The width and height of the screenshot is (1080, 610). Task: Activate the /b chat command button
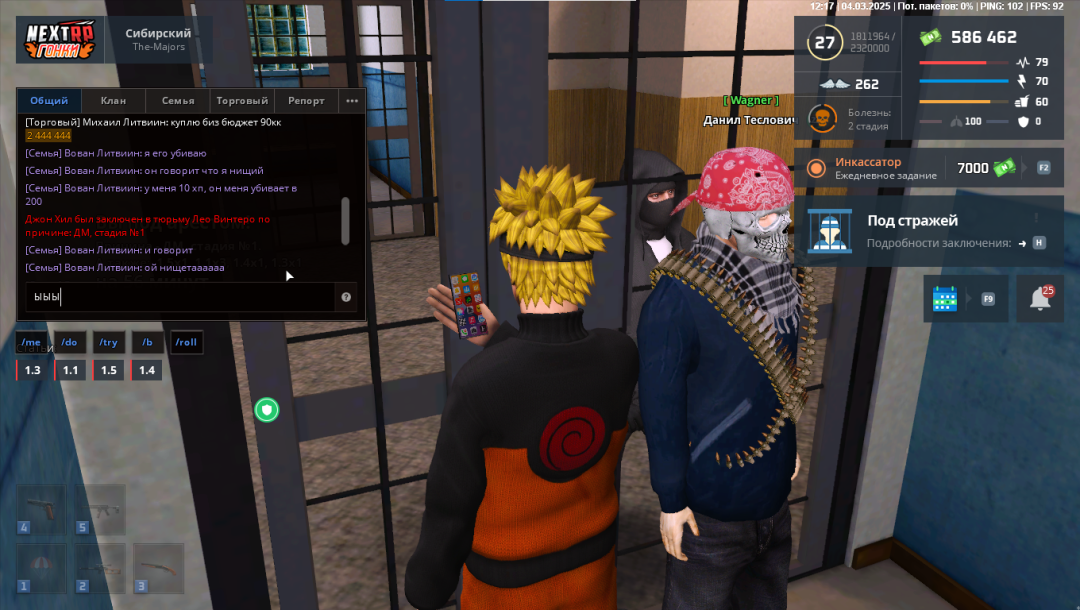pos(147,343)
